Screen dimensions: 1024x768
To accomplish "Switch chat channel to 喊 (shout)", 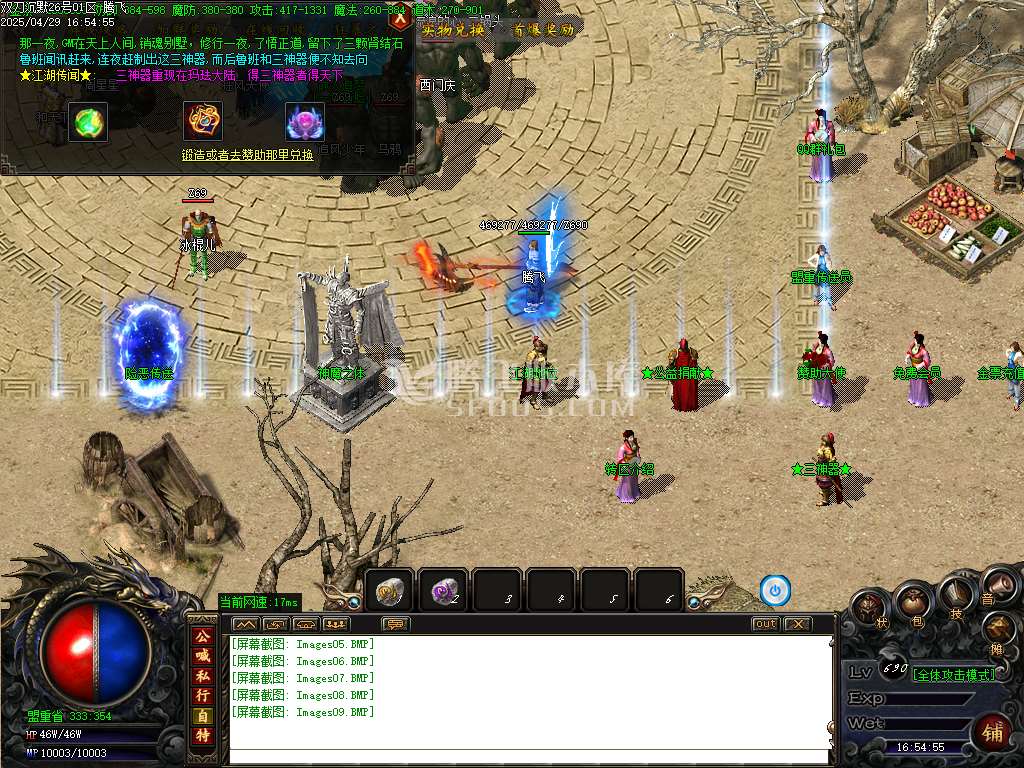I will (203, 655).
